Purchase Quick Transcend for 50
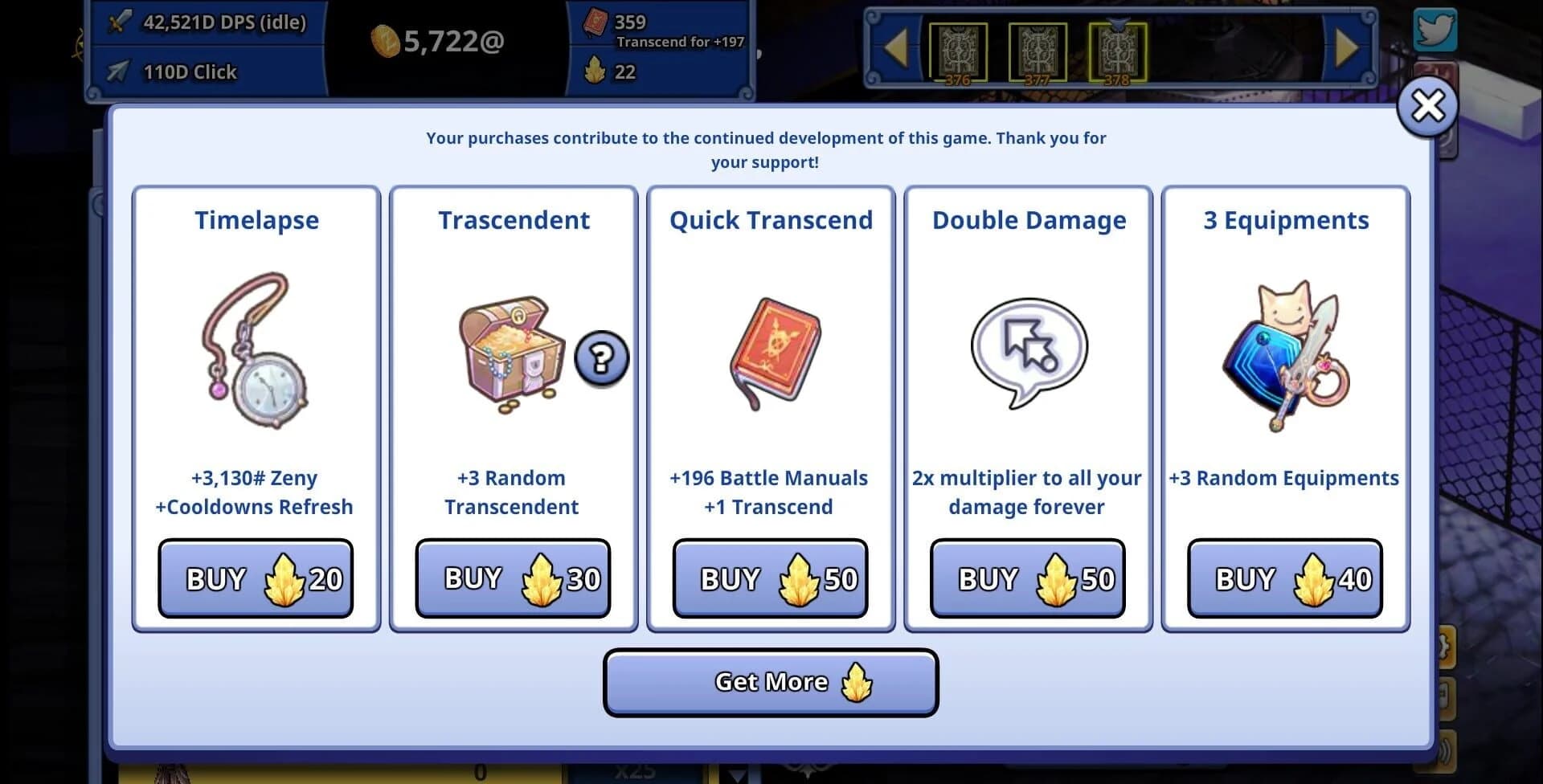The image size is (1543, 784). tap(769, 578)
